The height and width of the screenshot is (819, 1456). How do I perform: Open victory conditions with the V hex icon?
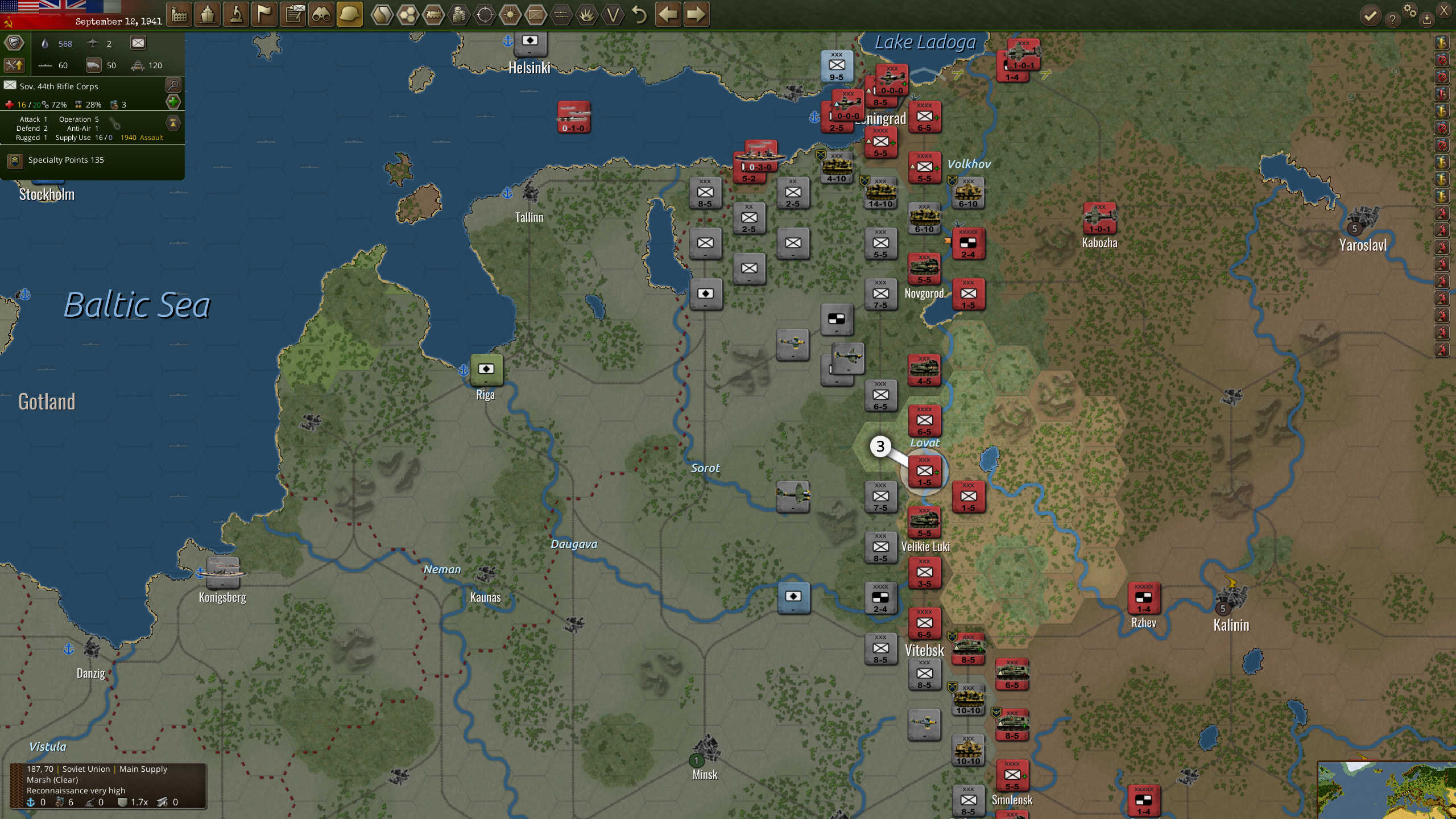click(613, 15)
